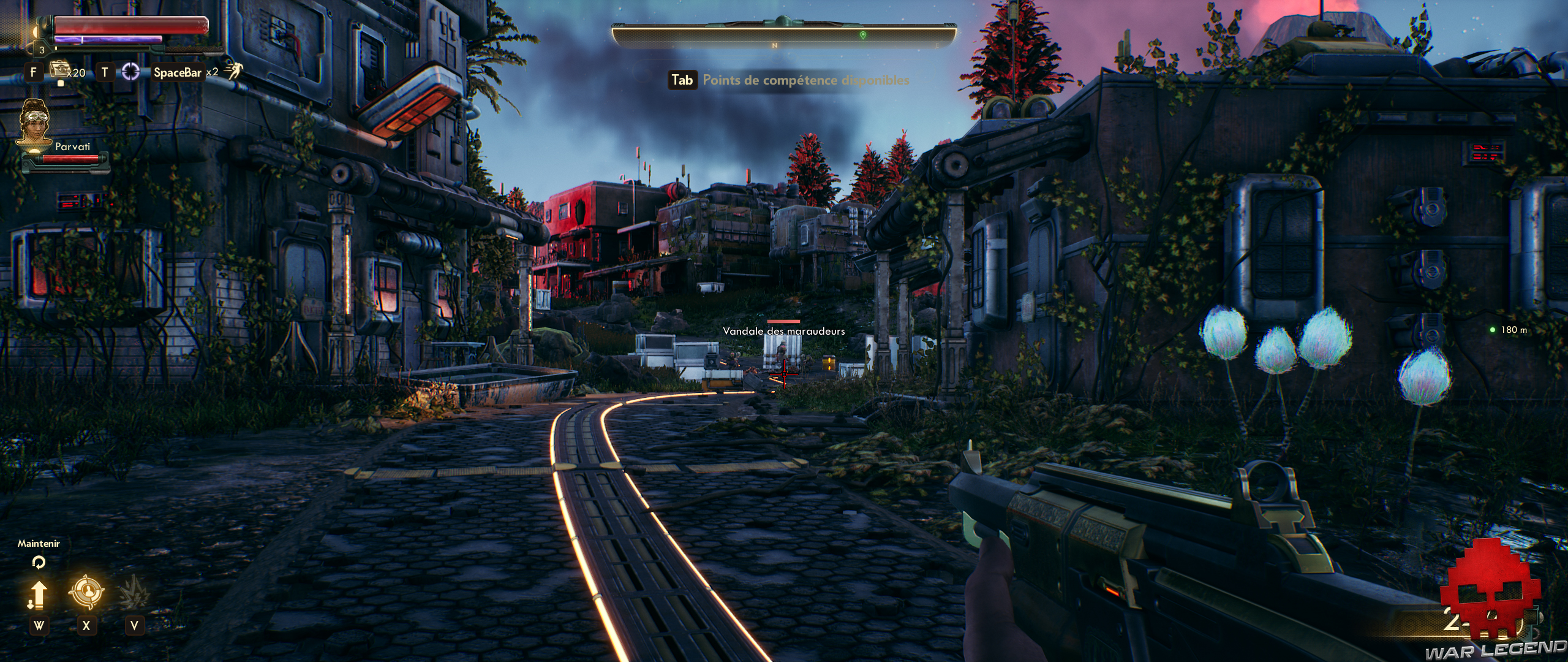1568x662 pixels.
Task: Click the tactical time dilation crosshair icon
Action: pos(130,72)
